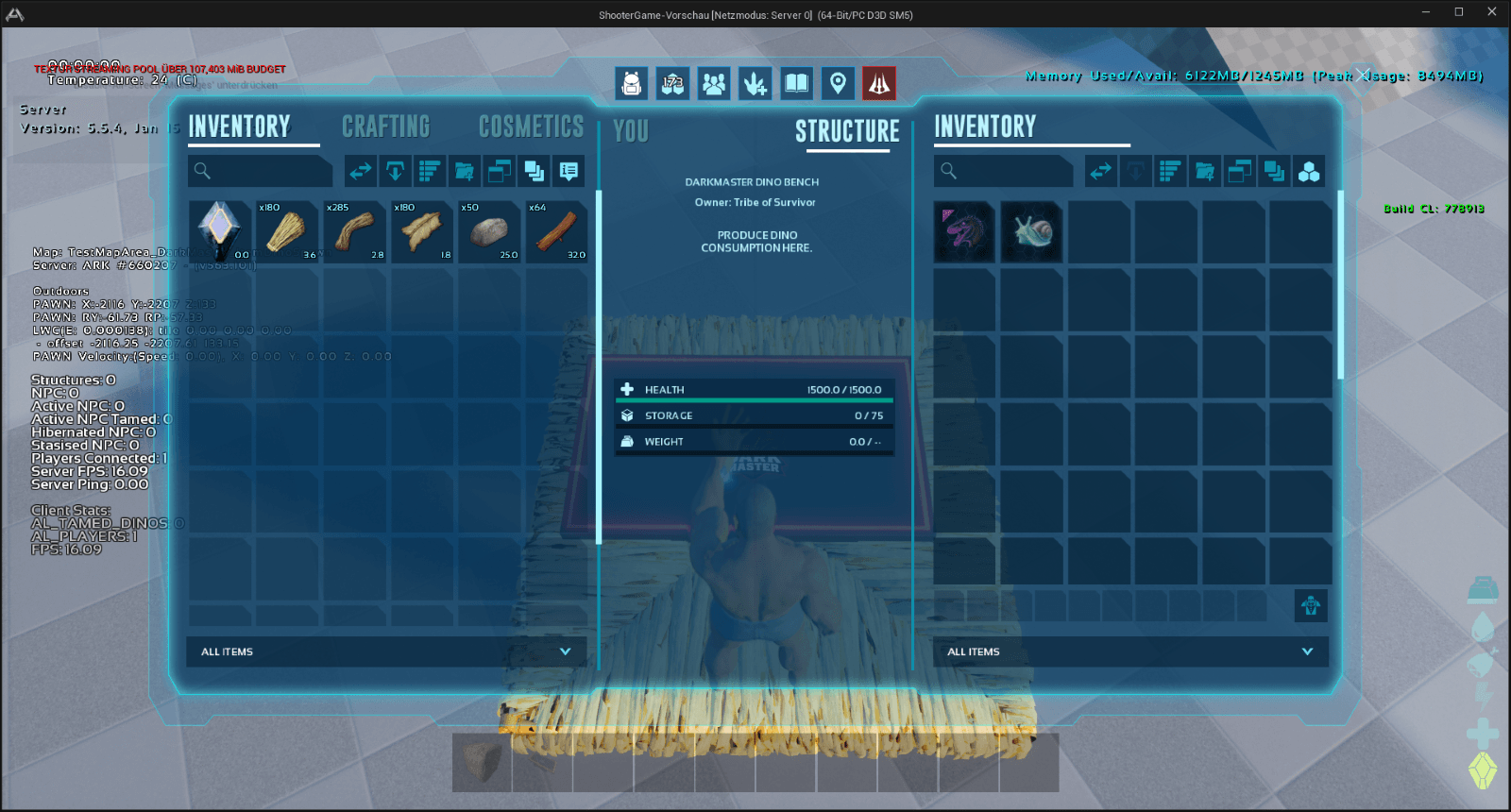
Task: Open the backpack inventory icon
Action: pos(632,84)
